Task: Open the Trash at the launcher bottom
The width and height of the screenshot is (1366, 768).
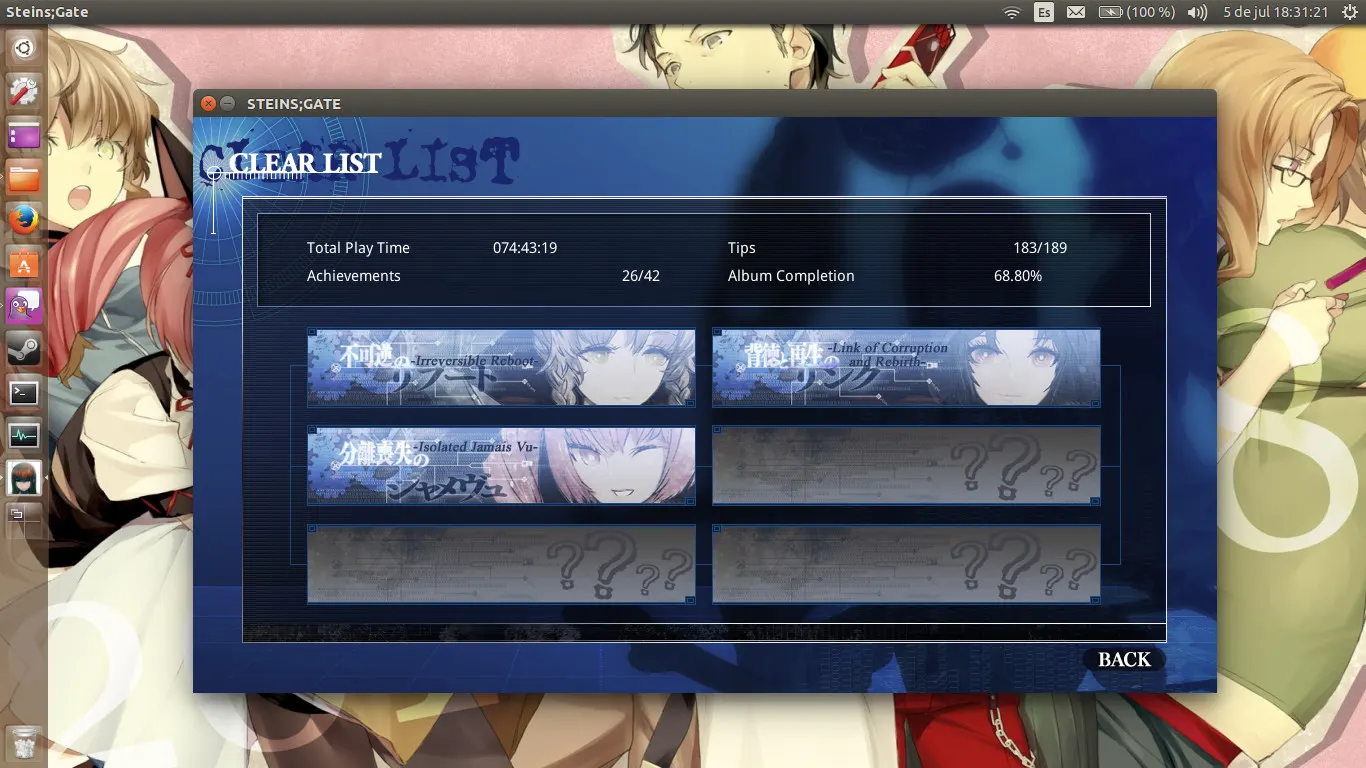Action: pyautogui.click(x=24, y=743)
